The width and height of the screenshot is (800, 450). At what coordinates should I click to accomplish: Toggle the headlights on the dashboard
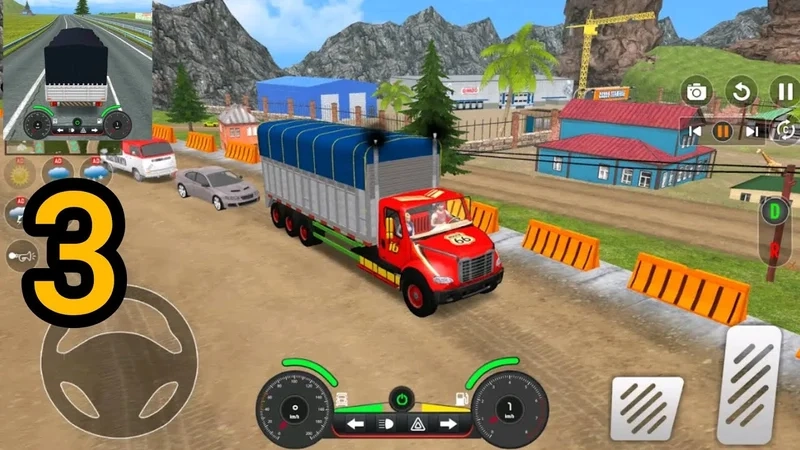tap(387, 423)
